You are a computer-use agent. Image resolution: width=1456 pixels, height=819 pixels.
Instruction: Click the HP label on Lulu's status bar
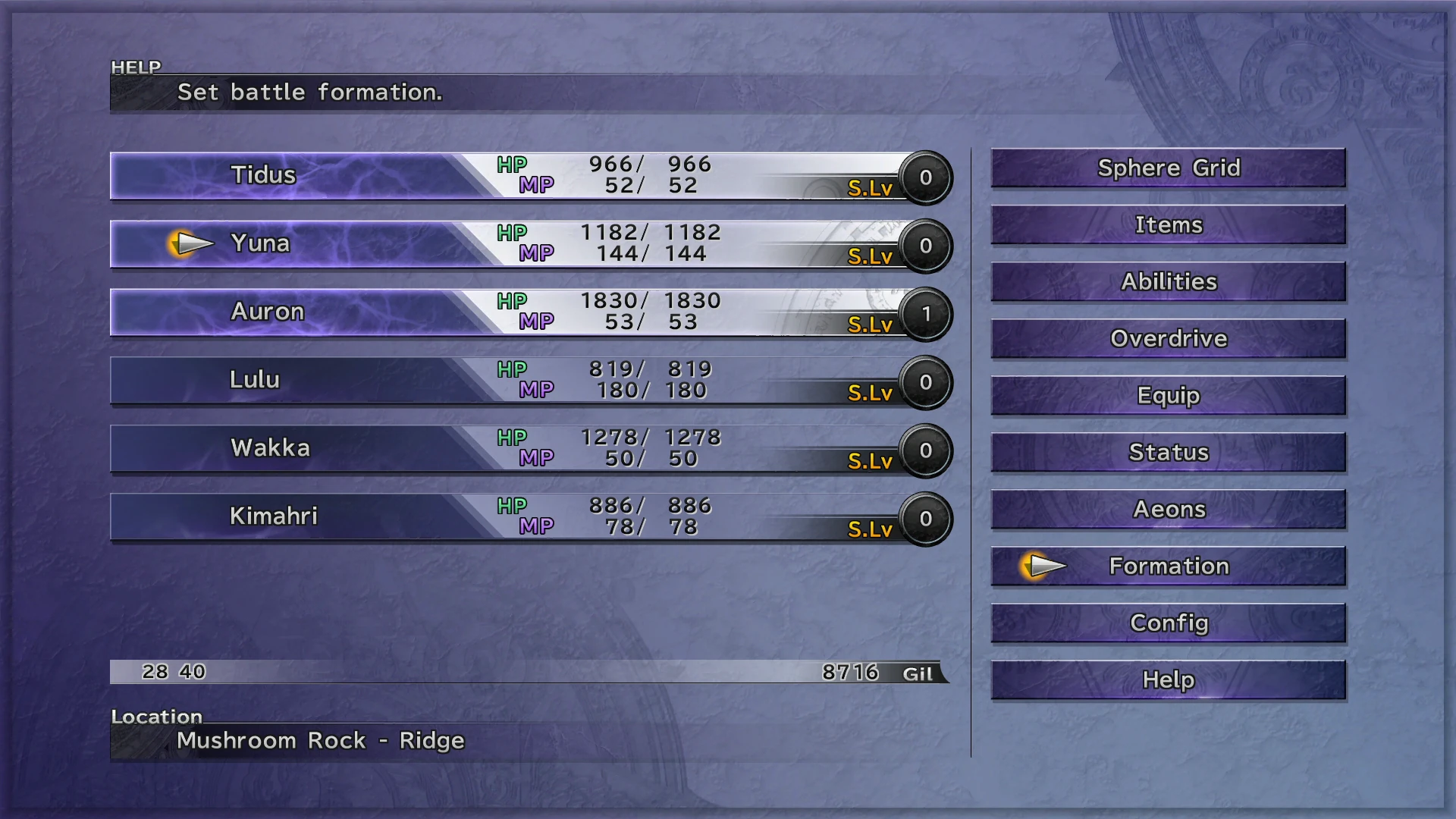pyautogui.click(x=513, y=369)
